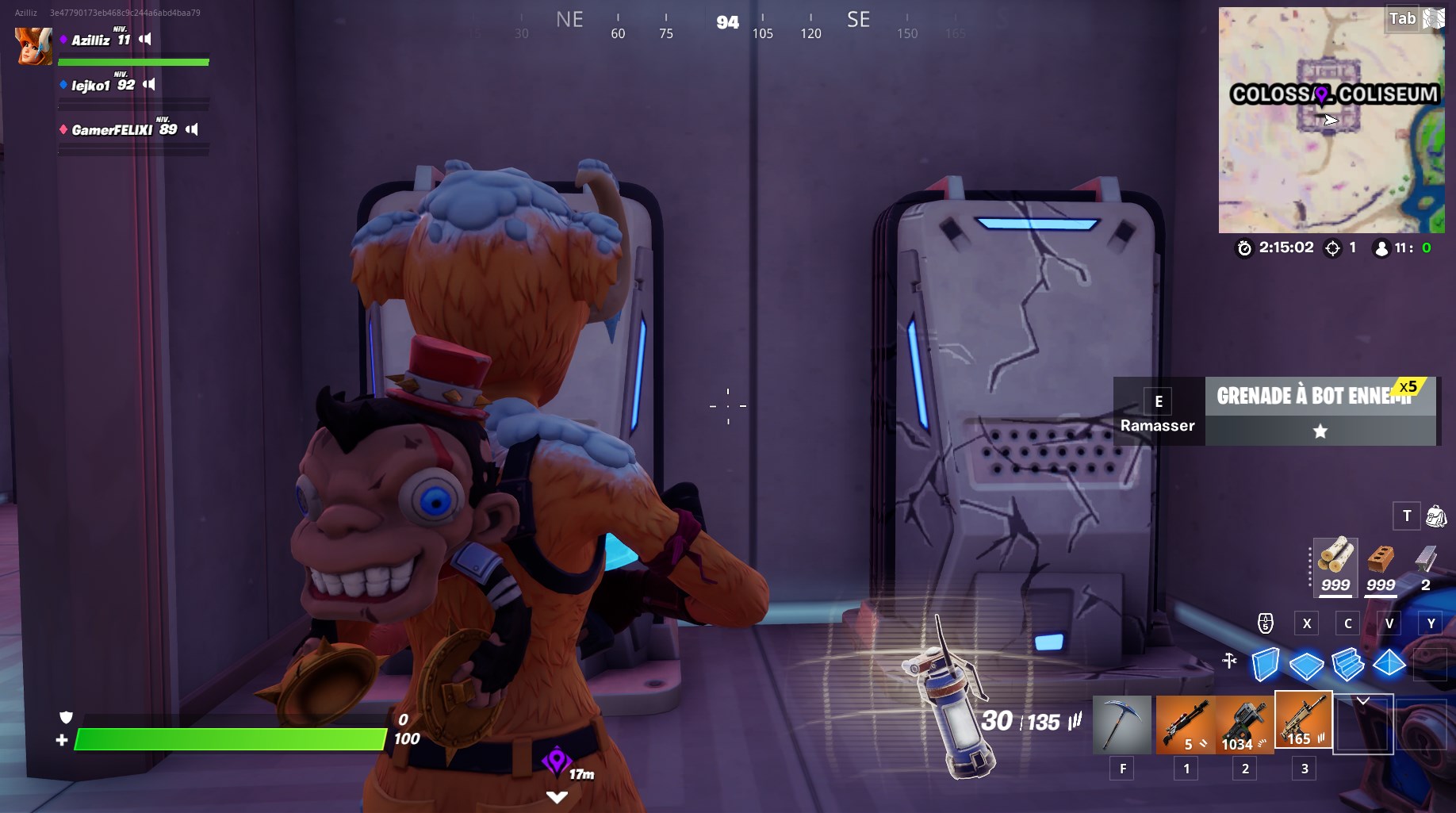Select the shotgun in hotbar slot 1
Viewport: 1456px width, 813px height.
click(x=1185, y=723)
